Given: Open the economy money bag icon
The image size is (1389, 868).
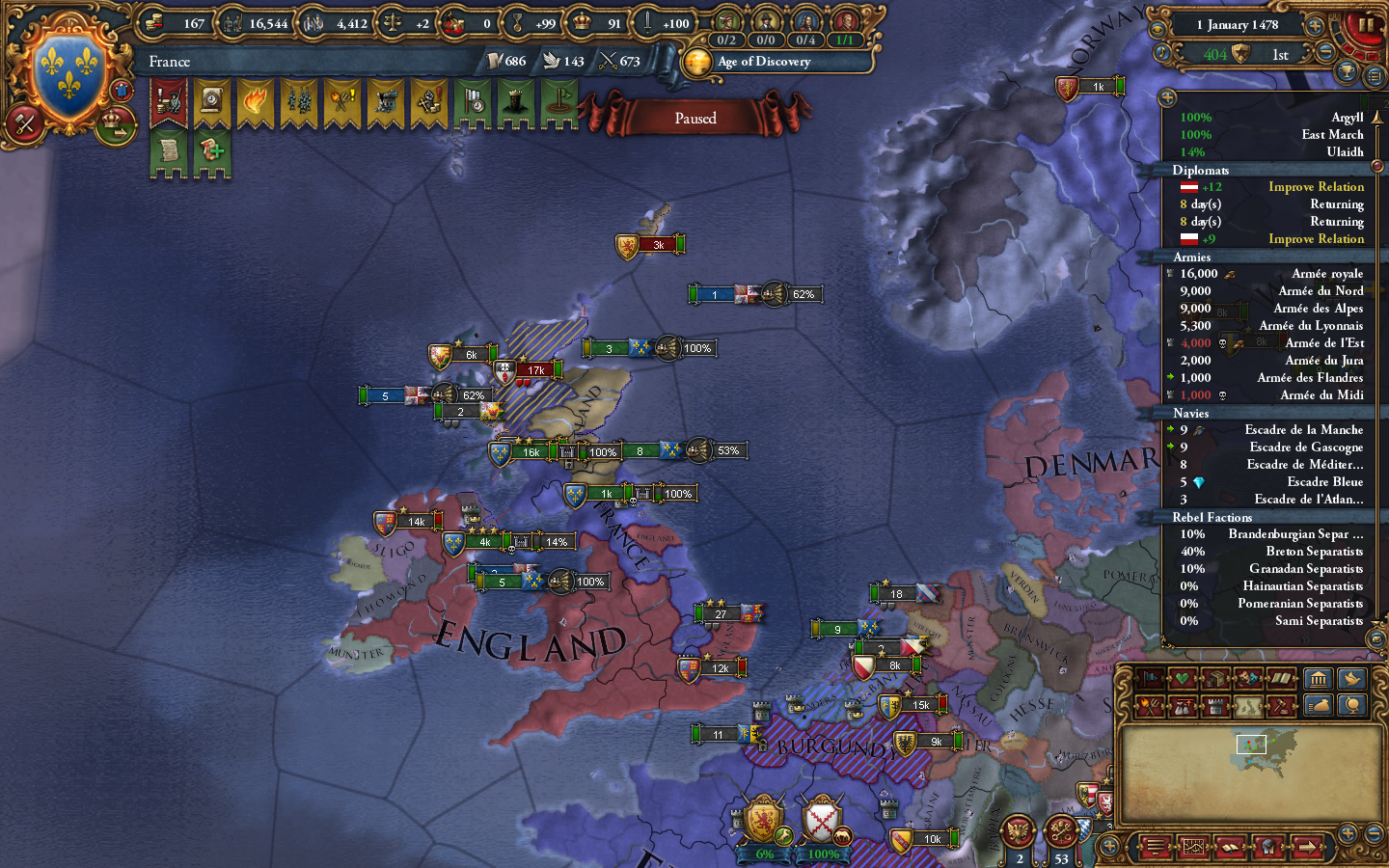Looking at the screenshot, I should (1319, 705).
